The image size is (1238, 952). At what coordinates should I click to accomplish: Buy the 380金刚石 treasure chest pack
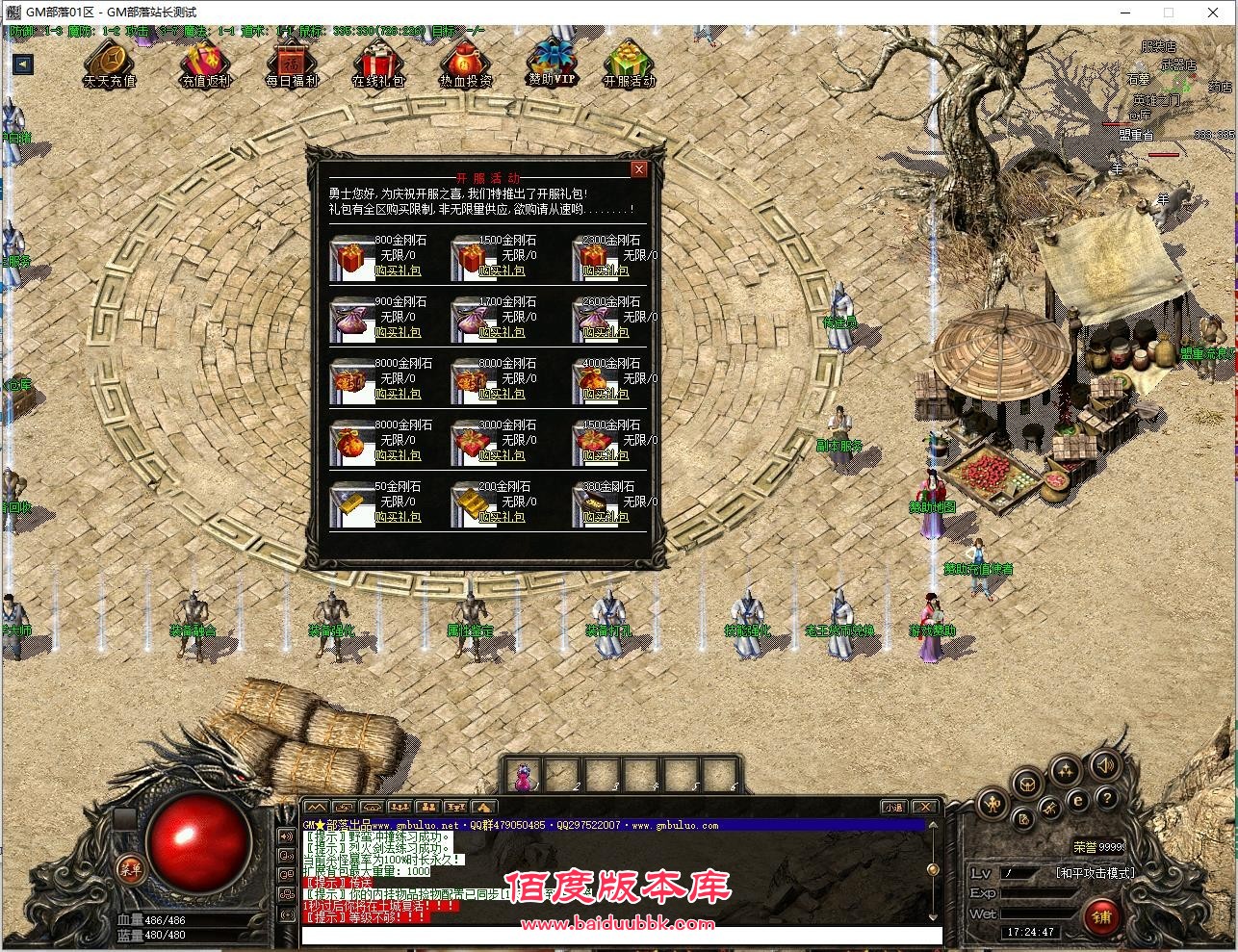pyautogui.click(x=606, y=518)
